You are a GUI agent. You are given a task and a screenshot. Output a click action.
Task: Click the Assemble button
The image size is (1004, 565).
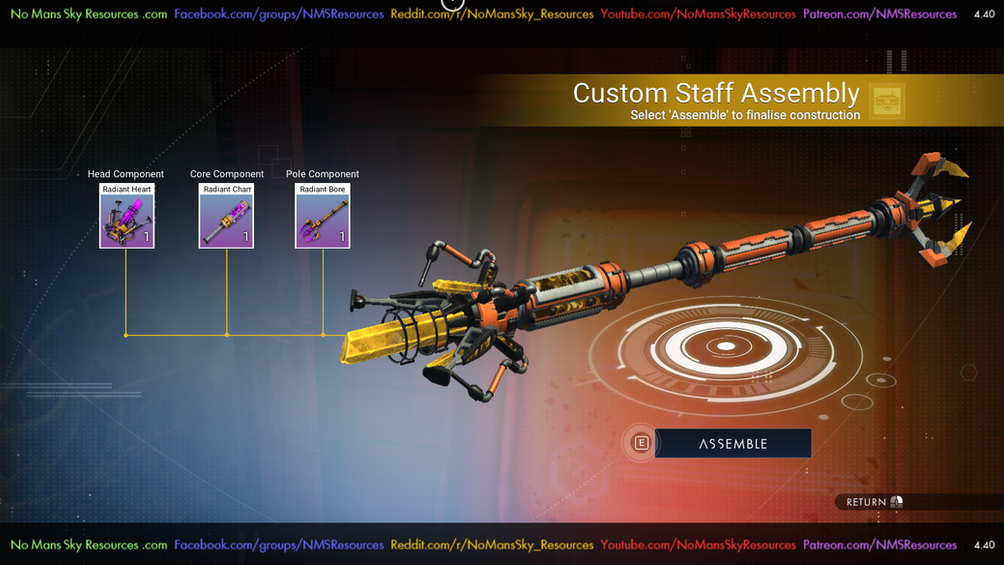point(732,443)
